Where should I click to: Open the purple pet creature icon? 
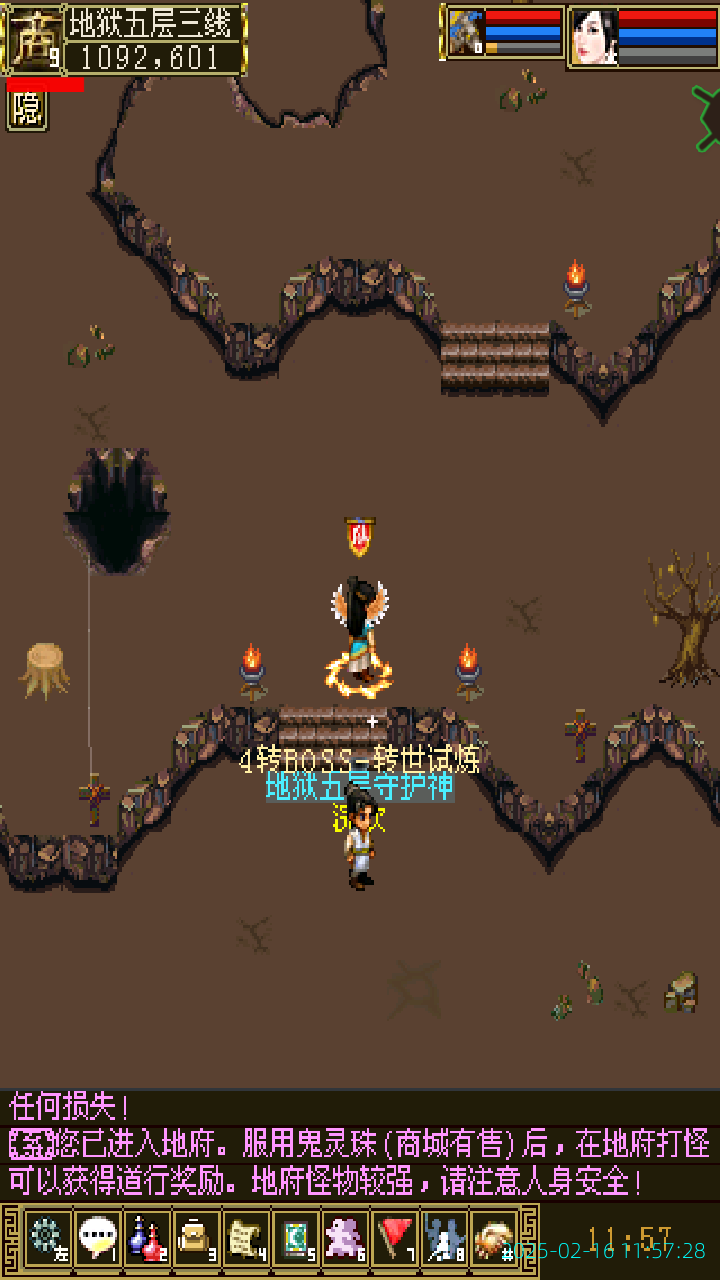346,1239
